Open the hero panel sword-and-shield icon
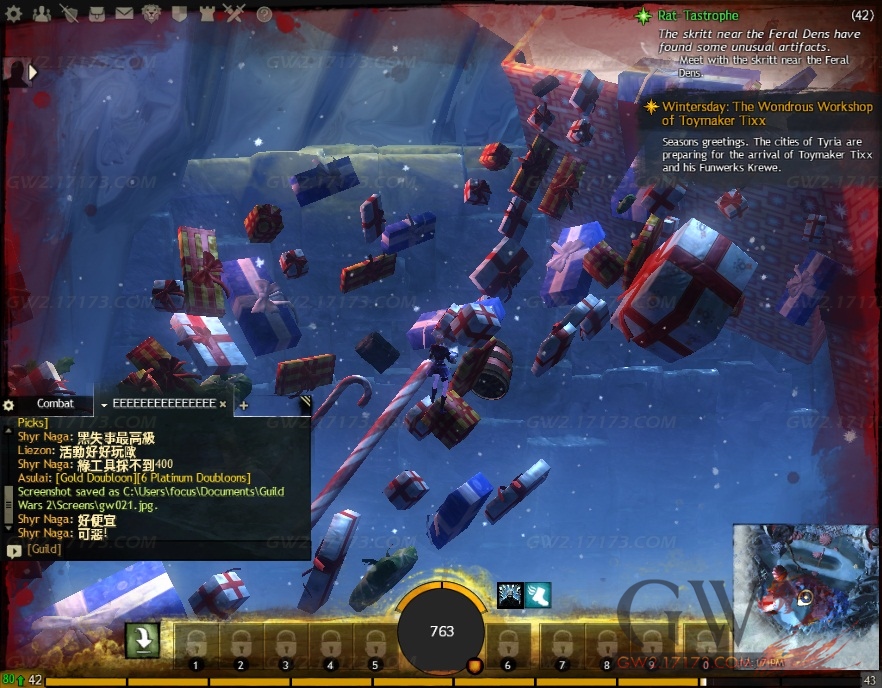This screenshot has height=688, width=882. 69,14
